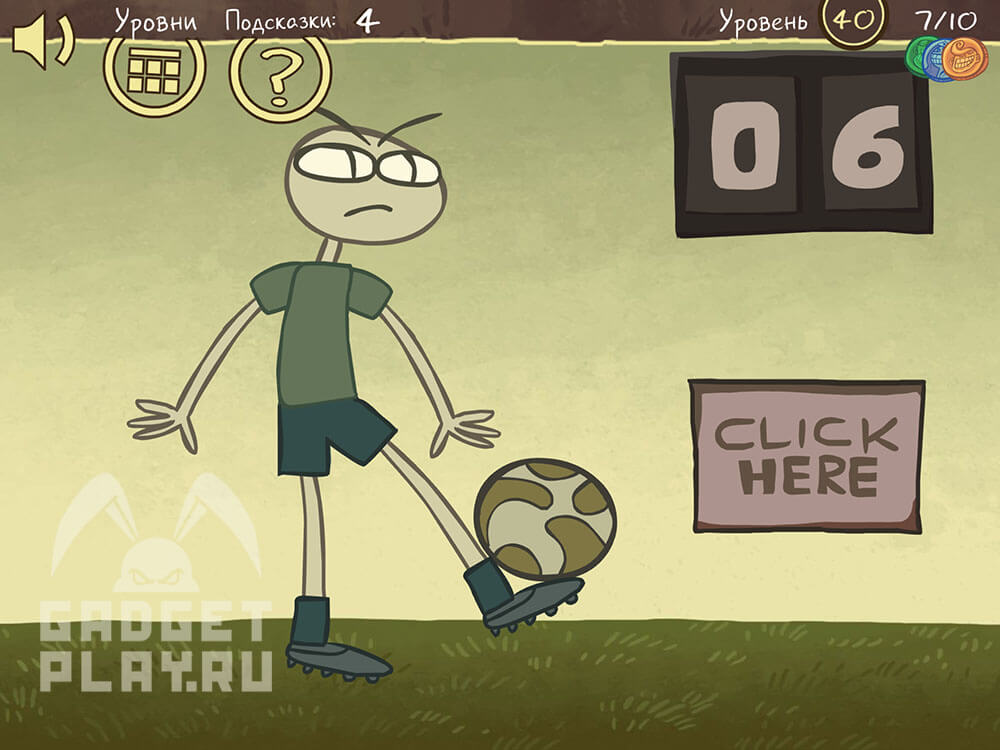
Task: Toggle the sound speaker icon
Action: pyautogui.click(x=42, y=42)
